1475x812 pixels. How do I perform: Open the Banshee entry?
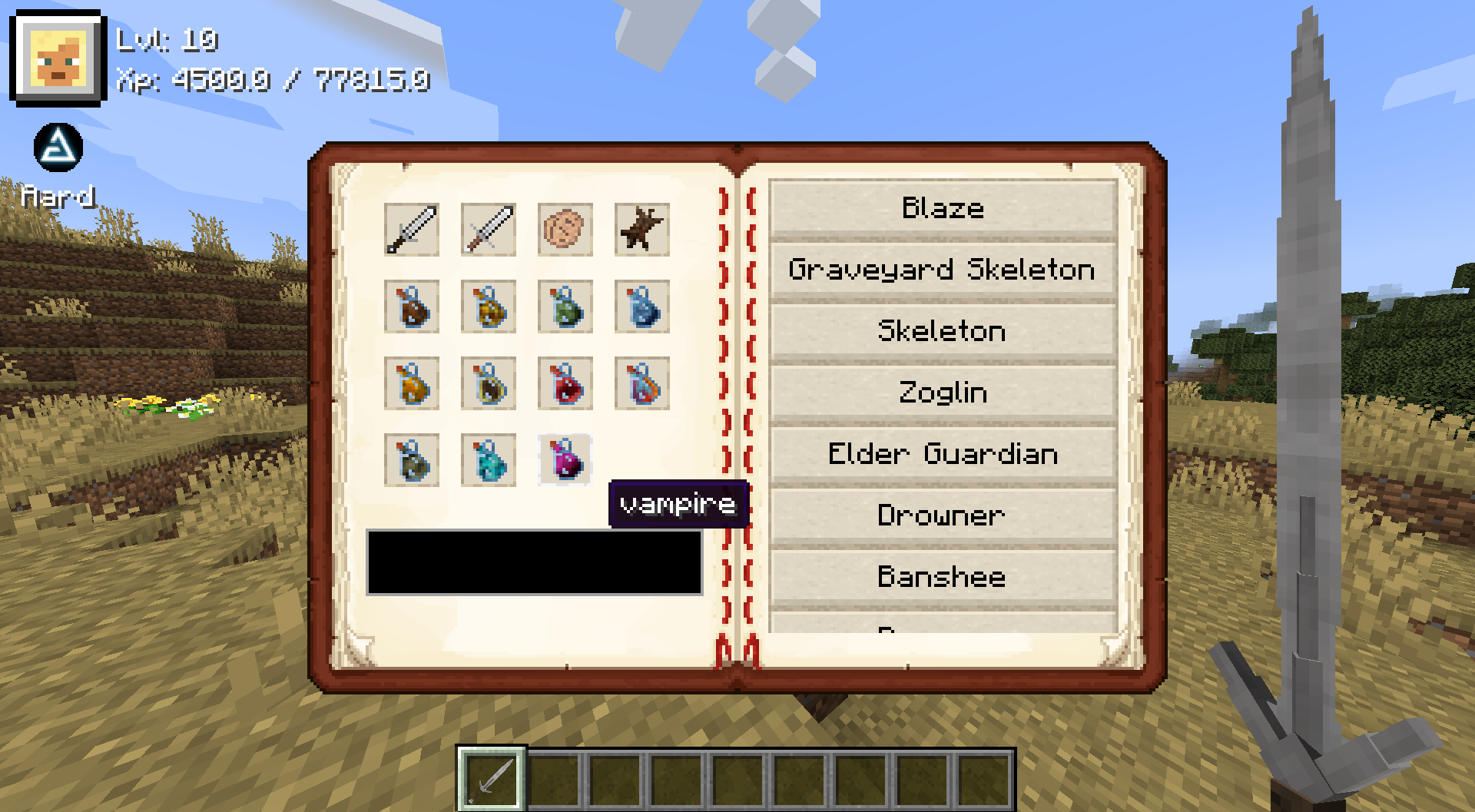coord(943,577)
